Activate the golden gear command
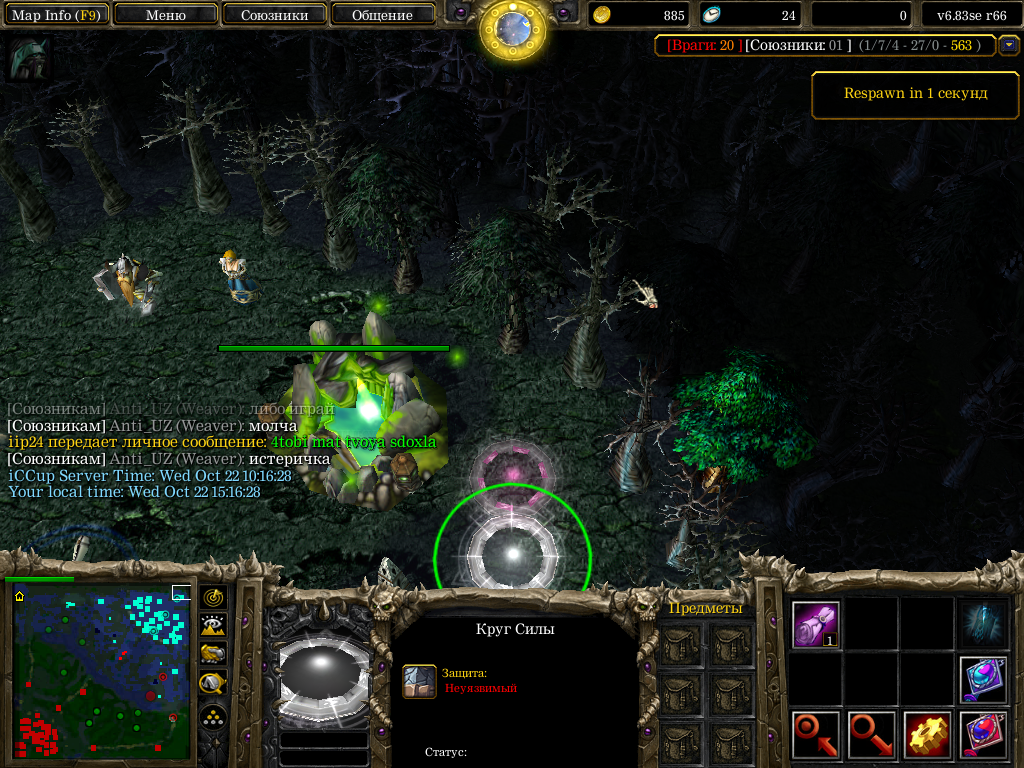Screen dimensions: 1024x768 point(928,735)
